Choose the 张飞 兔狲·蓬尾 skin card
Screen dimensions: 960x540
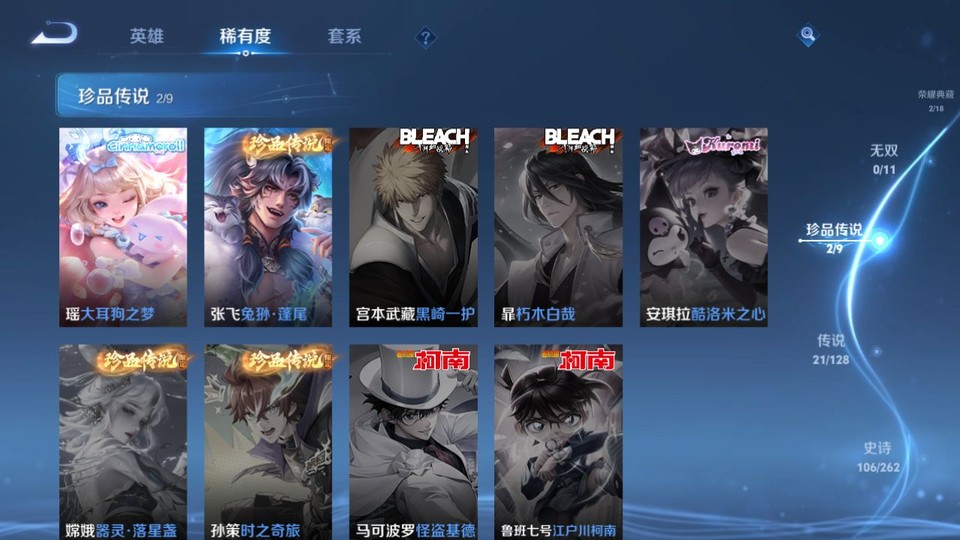pos(268,227)
